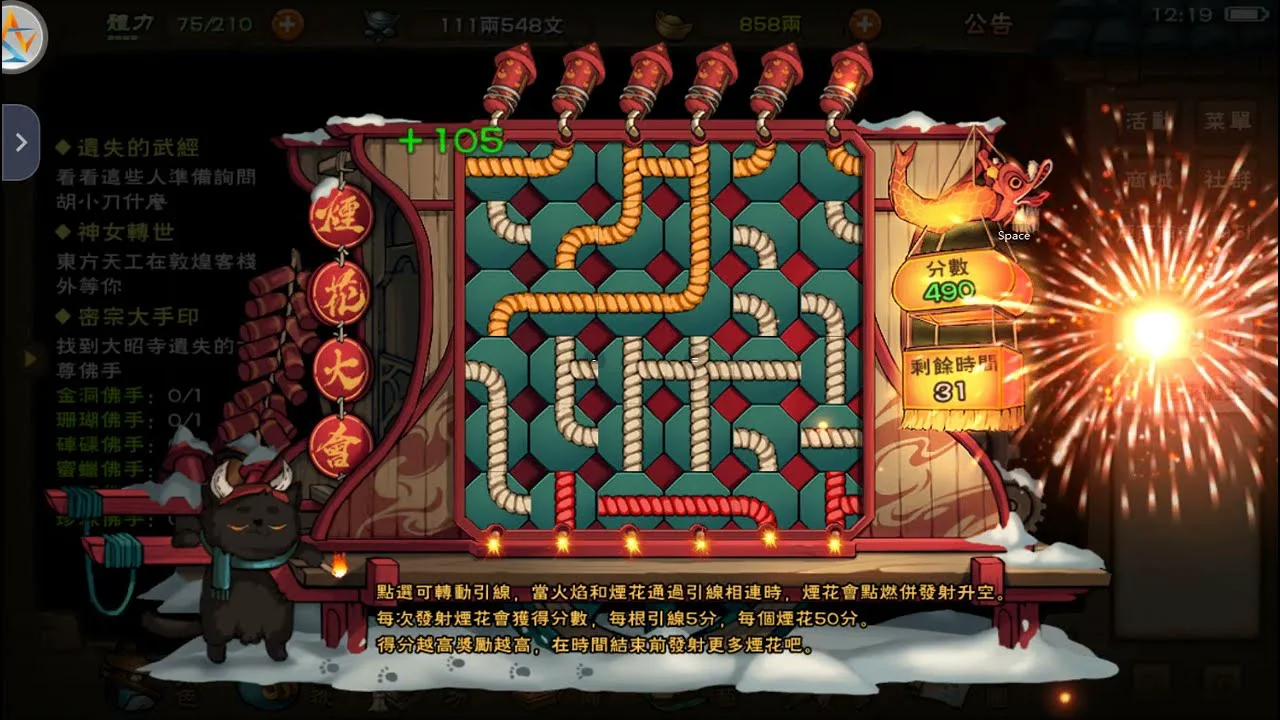Add stamina with the 體力 plus button
Screen dimensions: 1280x720
pyautogui.click(x=288, y=24)
